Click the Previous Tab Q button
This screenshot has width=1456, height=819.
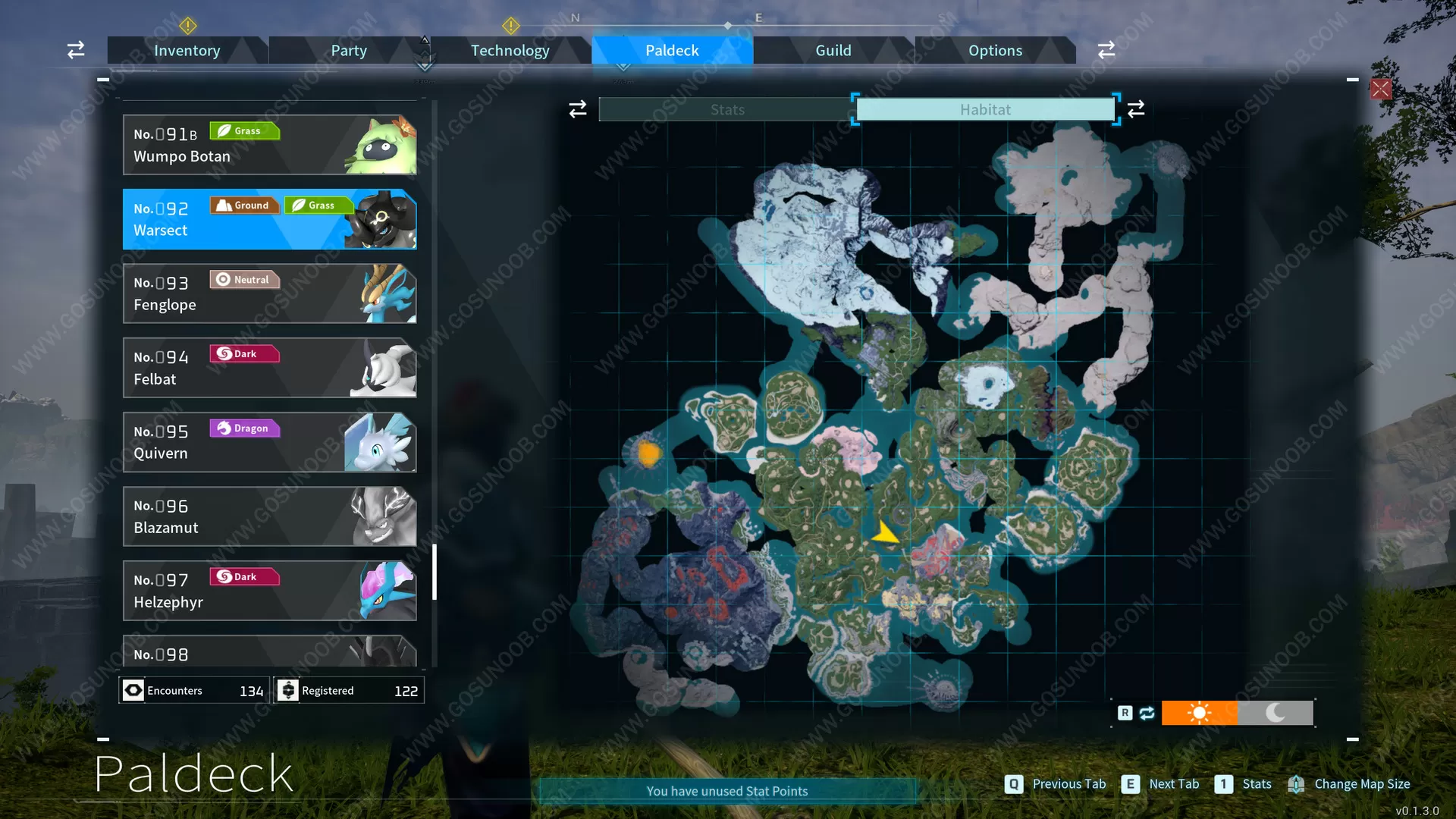coord(1014,784)
